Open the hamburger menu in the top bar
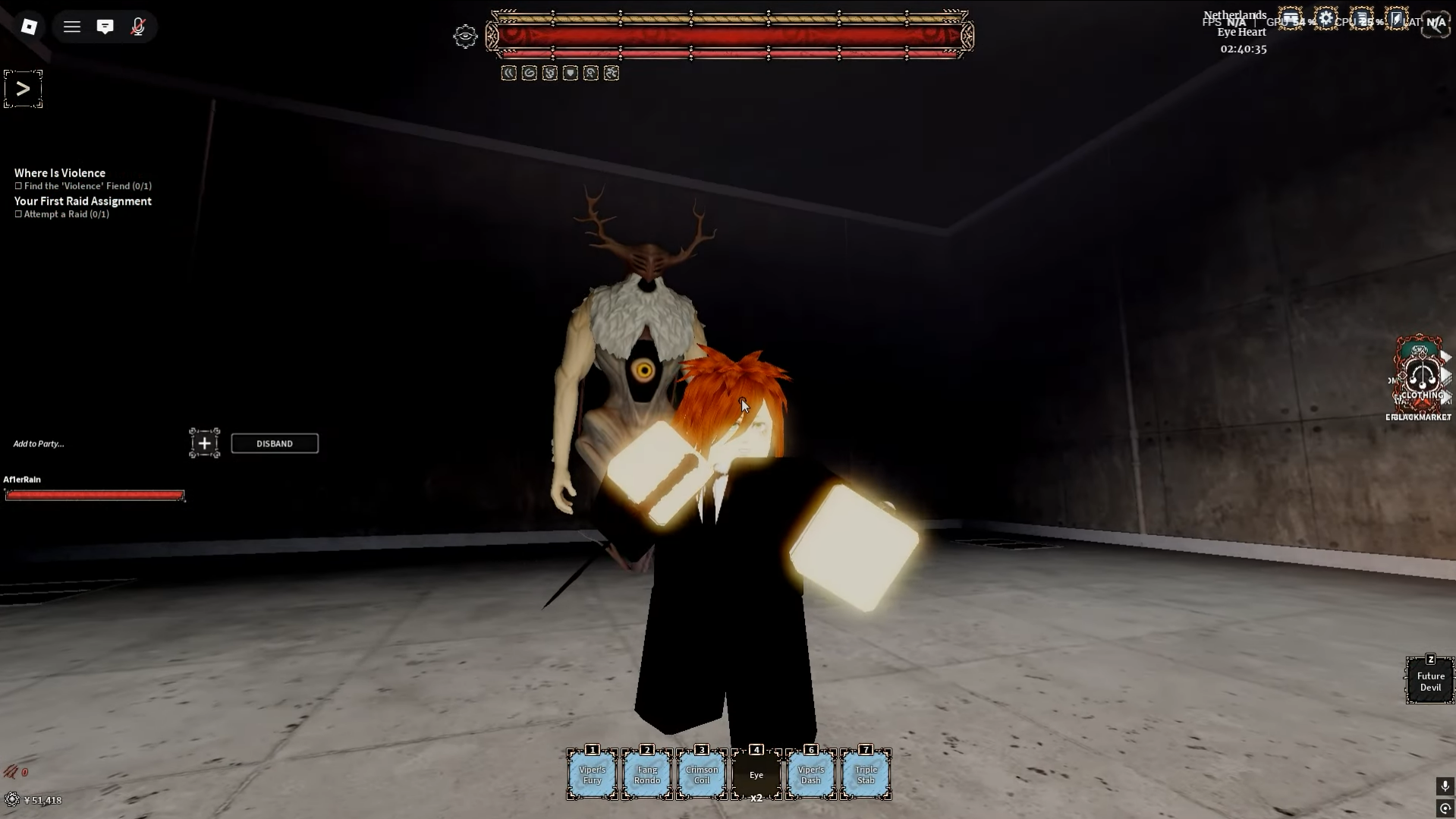The width and height of the screenshot is (1456, 819). [72, 27]
